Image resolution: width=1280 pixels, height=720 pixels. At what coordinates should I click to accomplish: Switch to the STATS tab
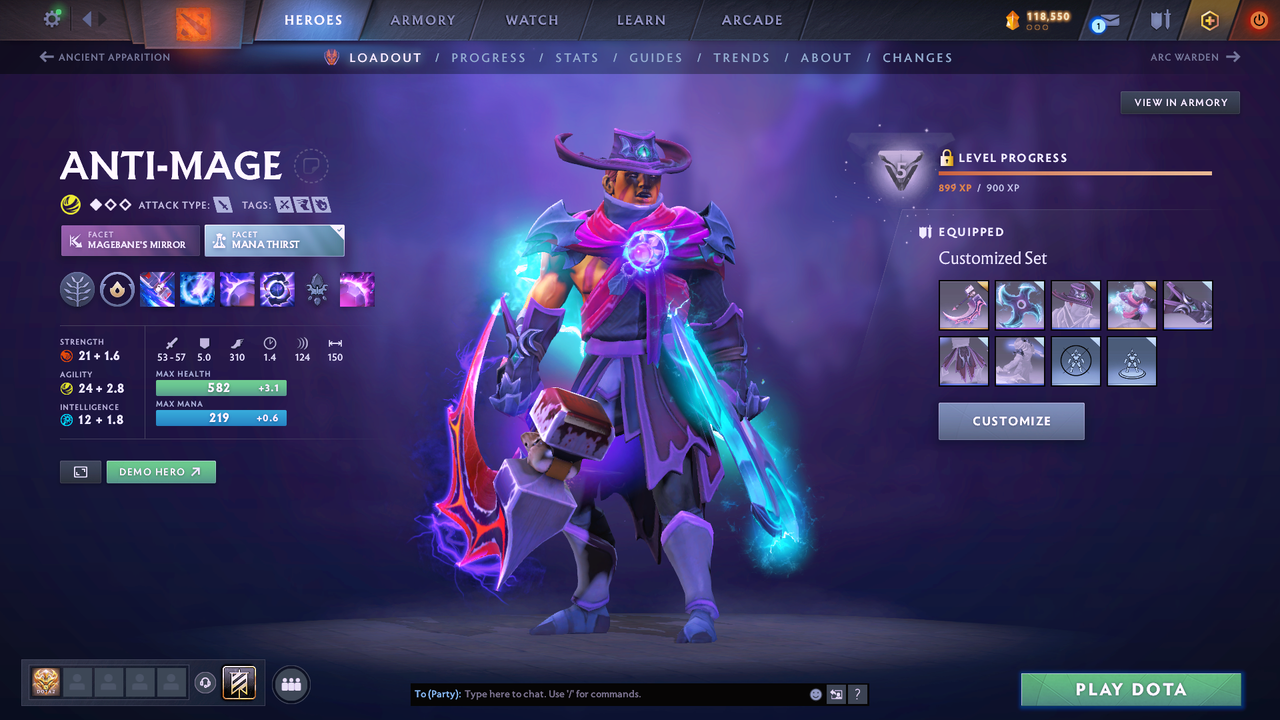(x=577, y=57)
